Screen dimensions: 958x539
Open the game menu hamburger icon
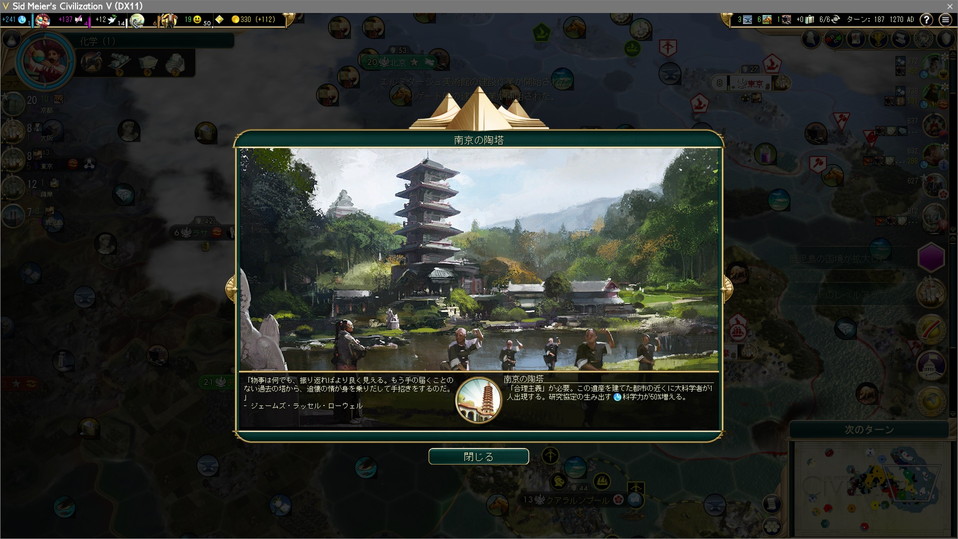pos(944,20)
